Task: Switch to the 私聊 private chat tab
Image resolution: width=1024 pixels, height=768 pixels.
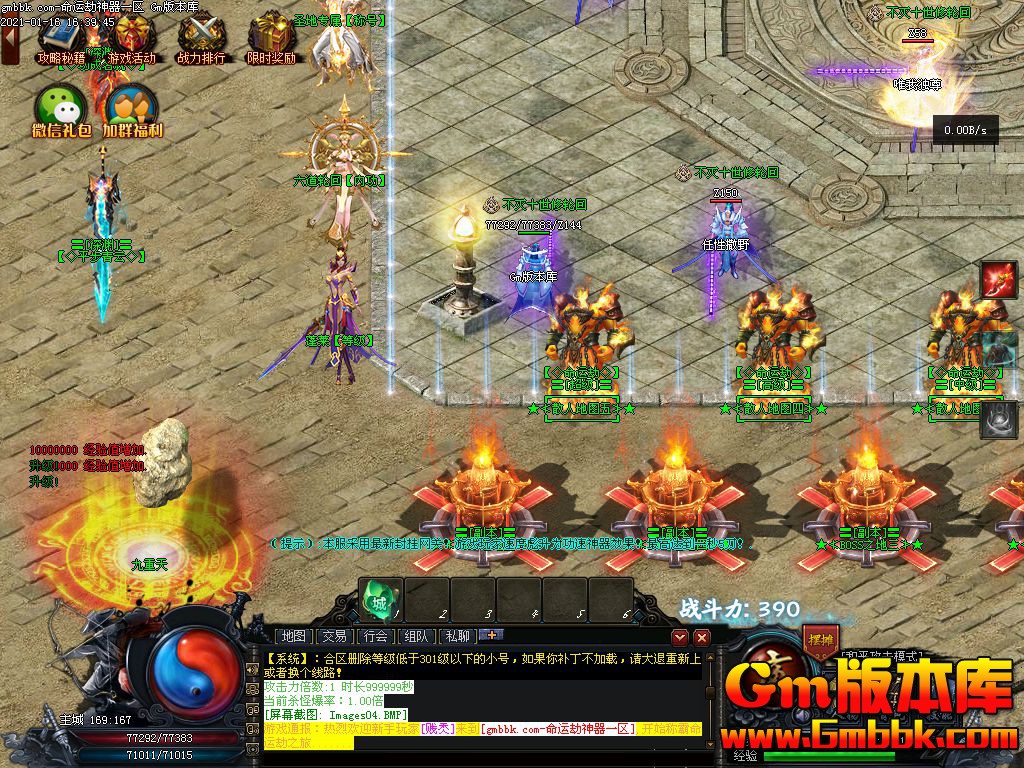Action: pyautogui.click(x=457, y=636)
